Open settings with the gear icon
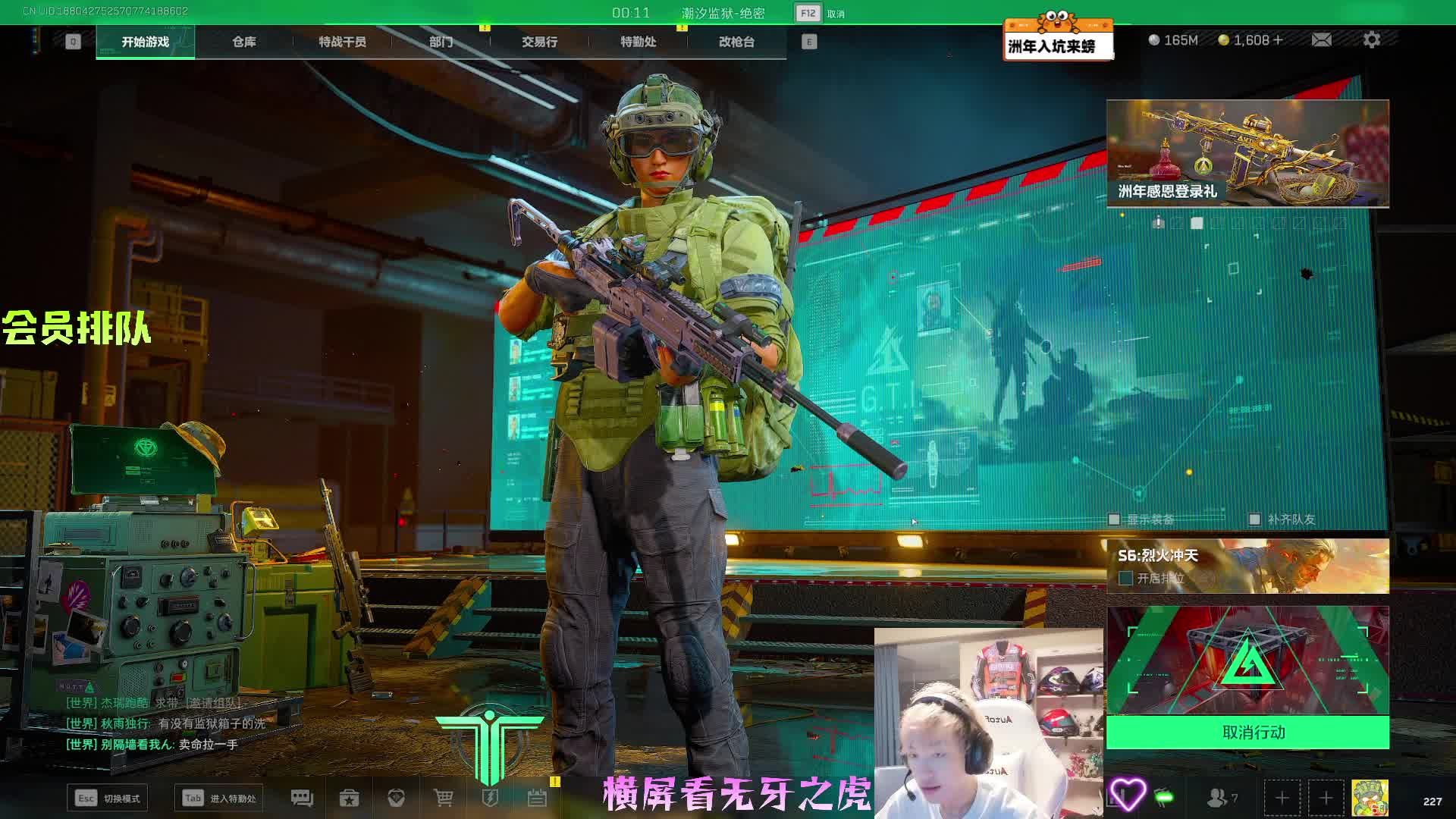Screen dimensions: 1456x819 (1371, 39)
